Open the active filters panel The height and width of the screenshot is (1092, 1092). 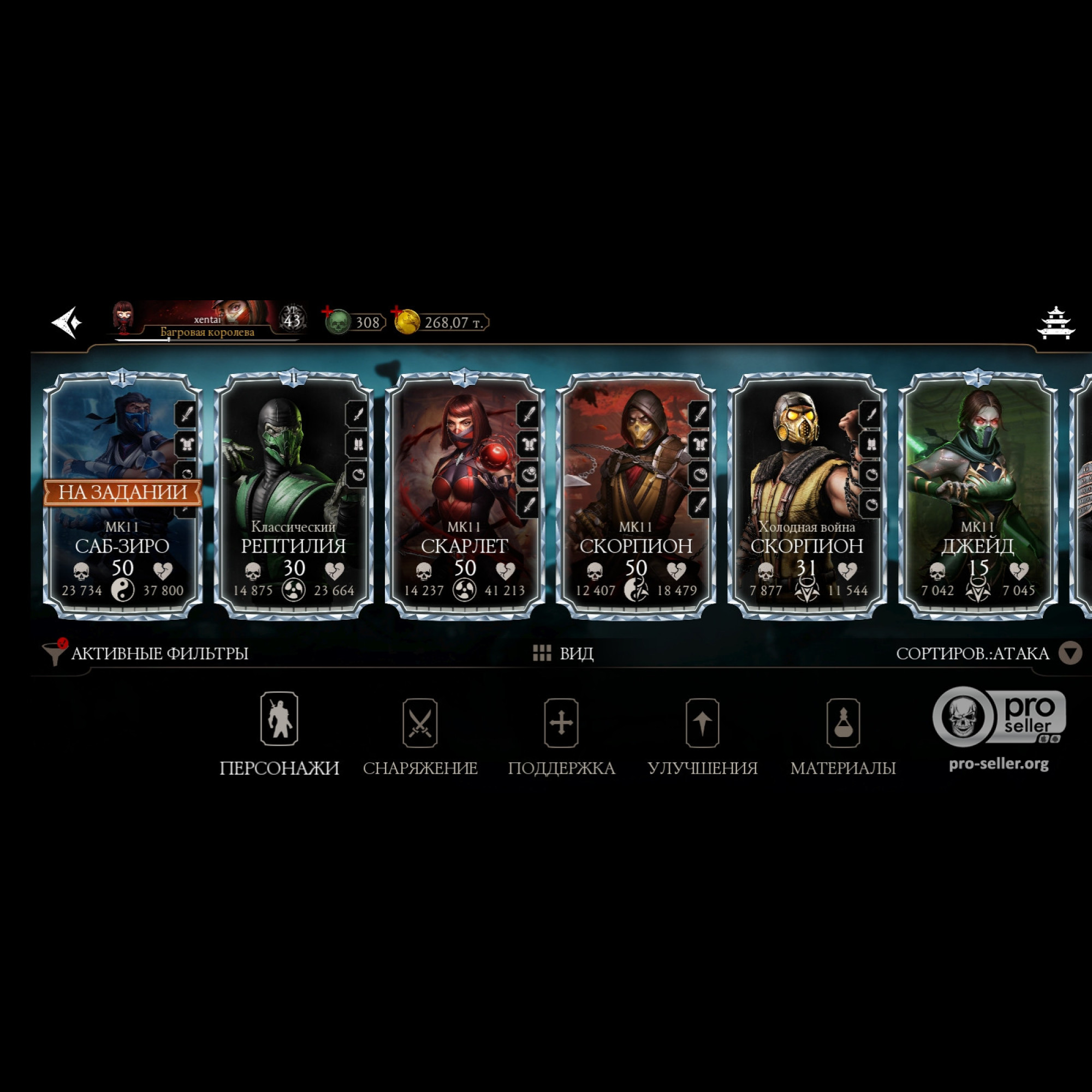(x=147, y=654)
